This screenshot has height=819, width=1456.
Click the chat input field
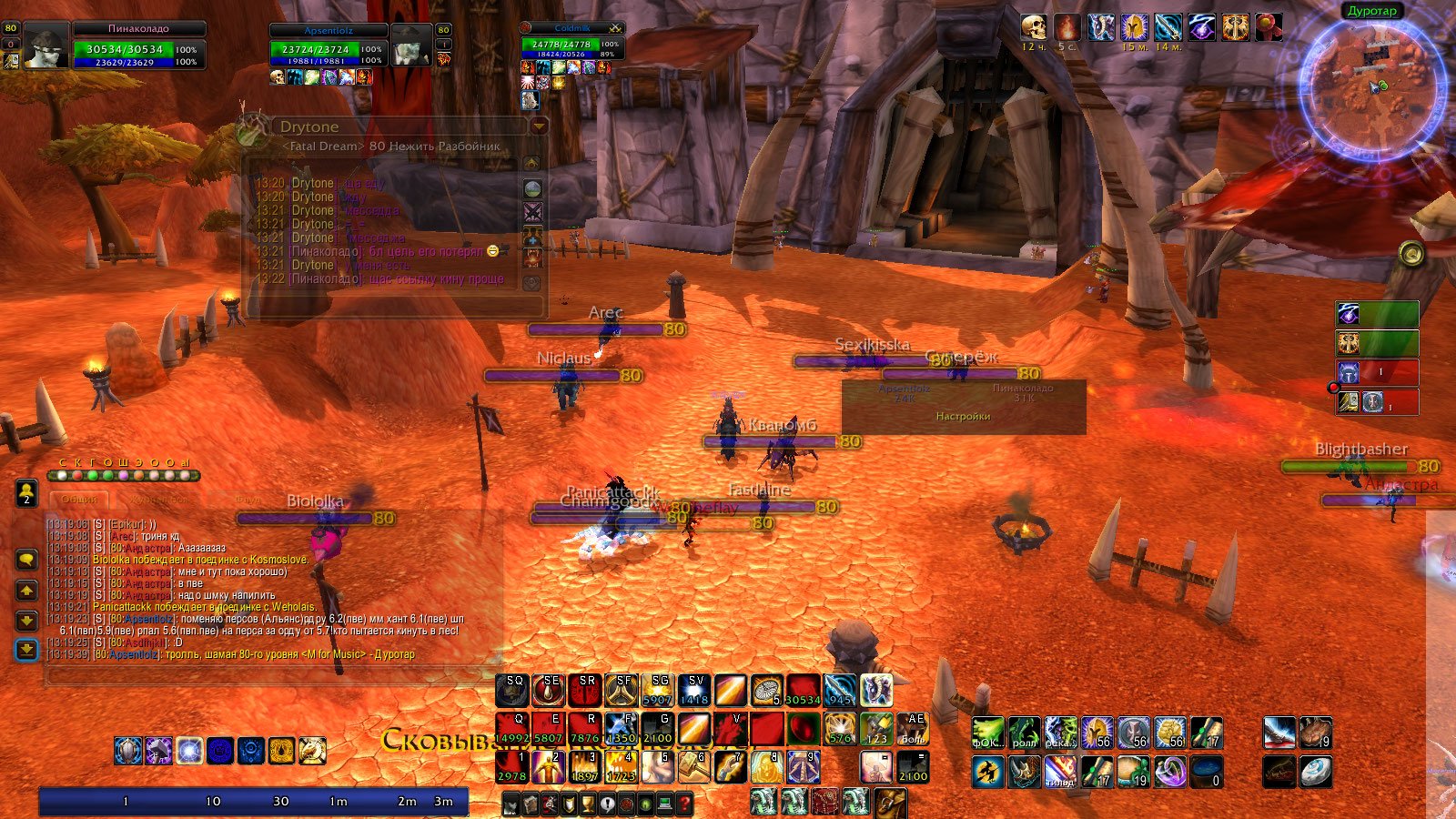click(273, 675)
